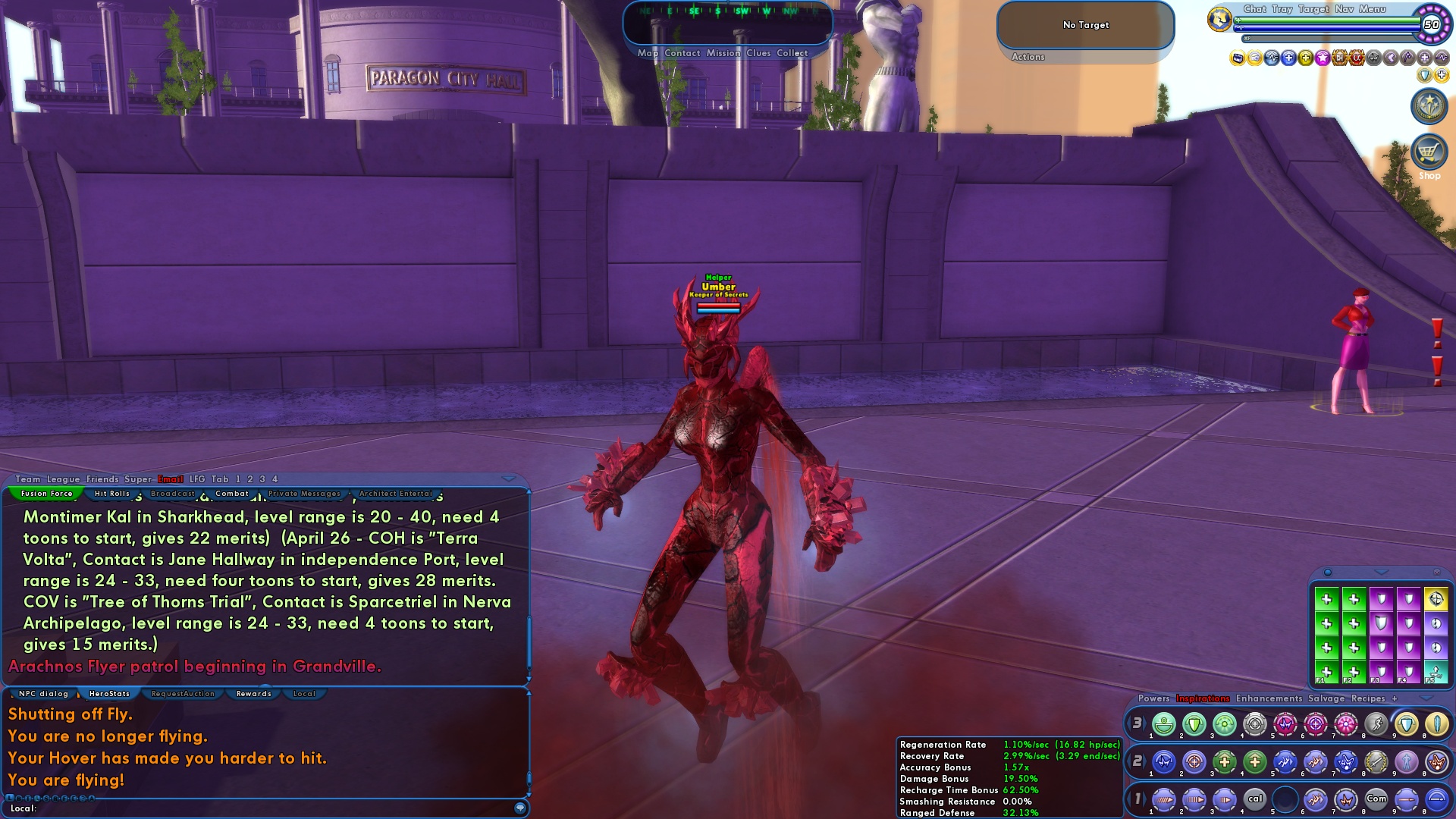Select the star emblem badge icon below the level circle
This screenshot has height=819, width=1456.
point(1429,106)
